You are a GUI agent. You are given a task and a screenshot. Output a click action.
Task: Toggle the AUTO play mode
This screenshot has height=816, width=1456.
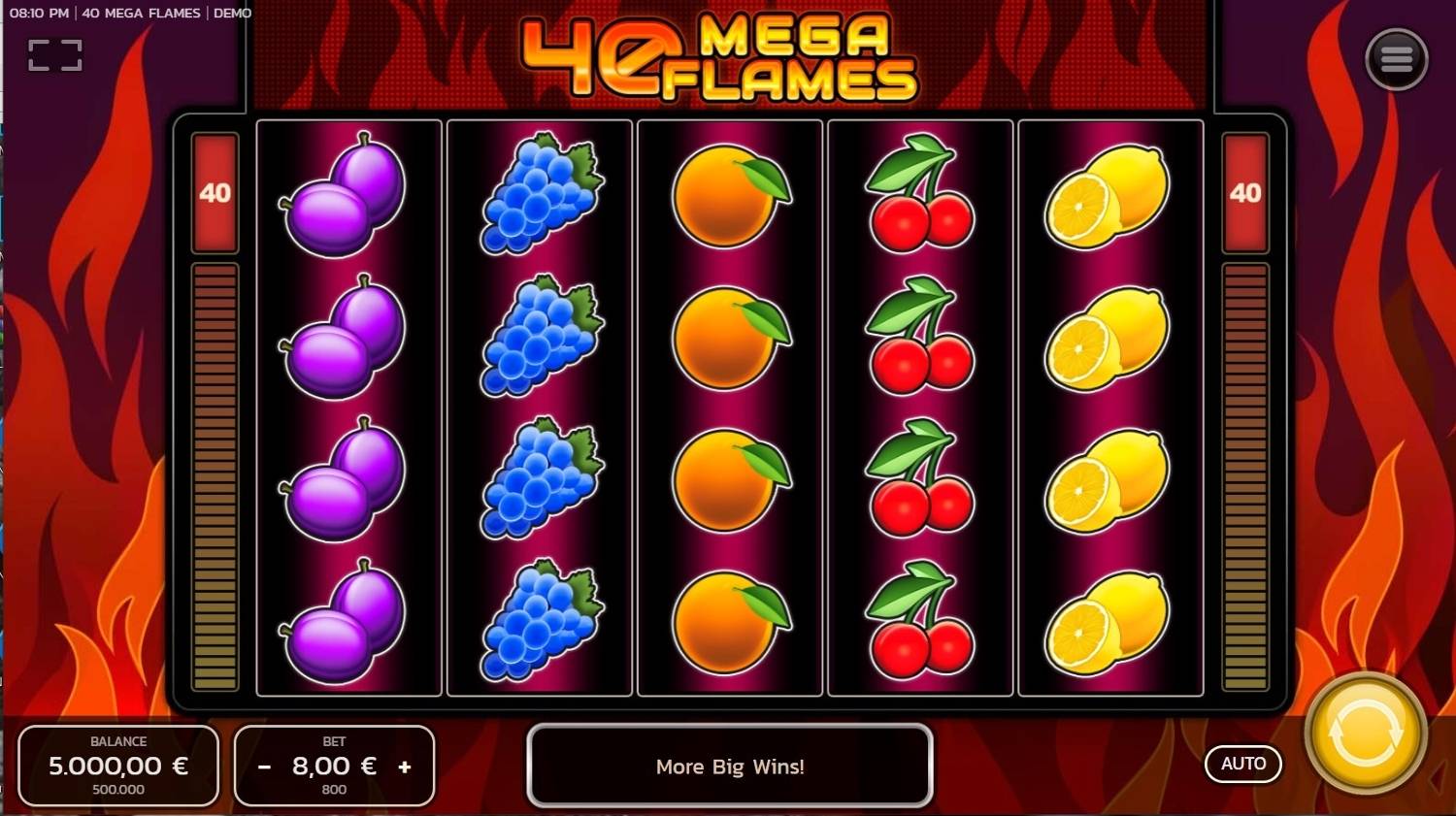(x=1243, y=764)
